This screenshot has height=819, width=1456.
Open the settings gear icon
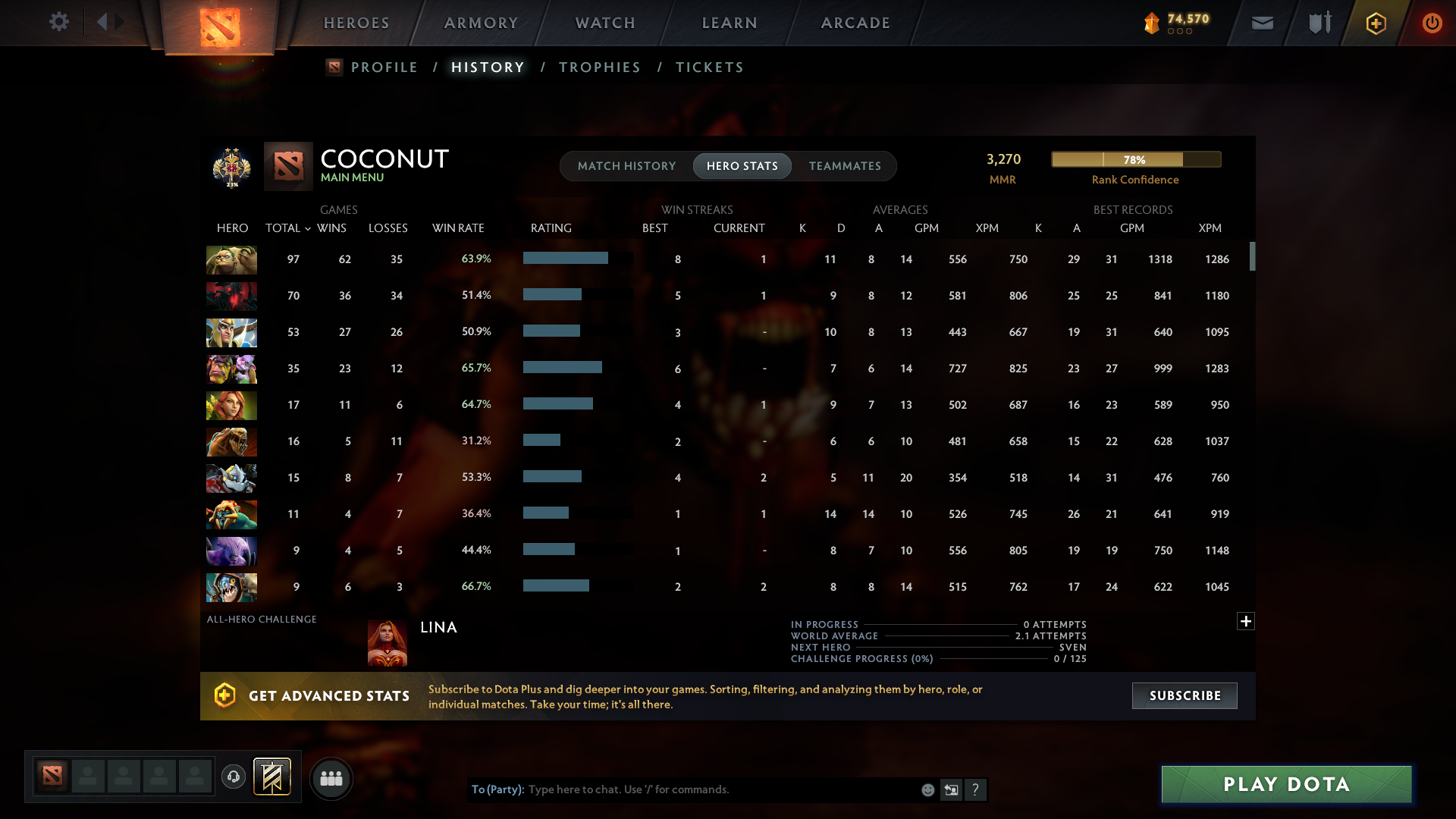[59, 23]
